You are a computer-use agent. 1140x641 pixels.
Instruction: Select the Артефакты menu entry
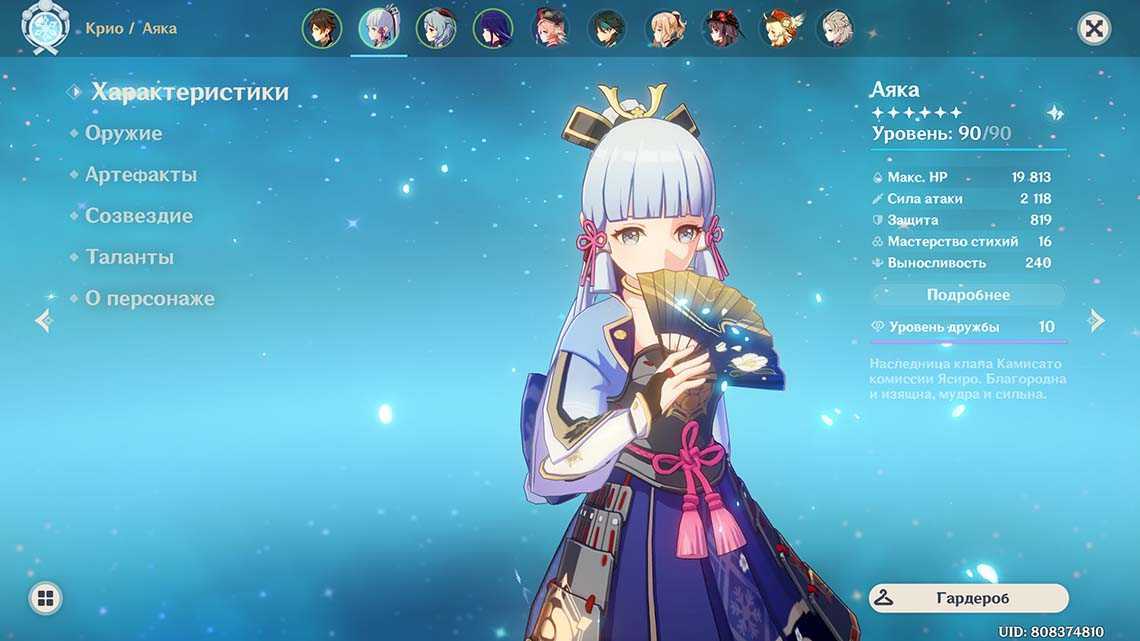140,175
